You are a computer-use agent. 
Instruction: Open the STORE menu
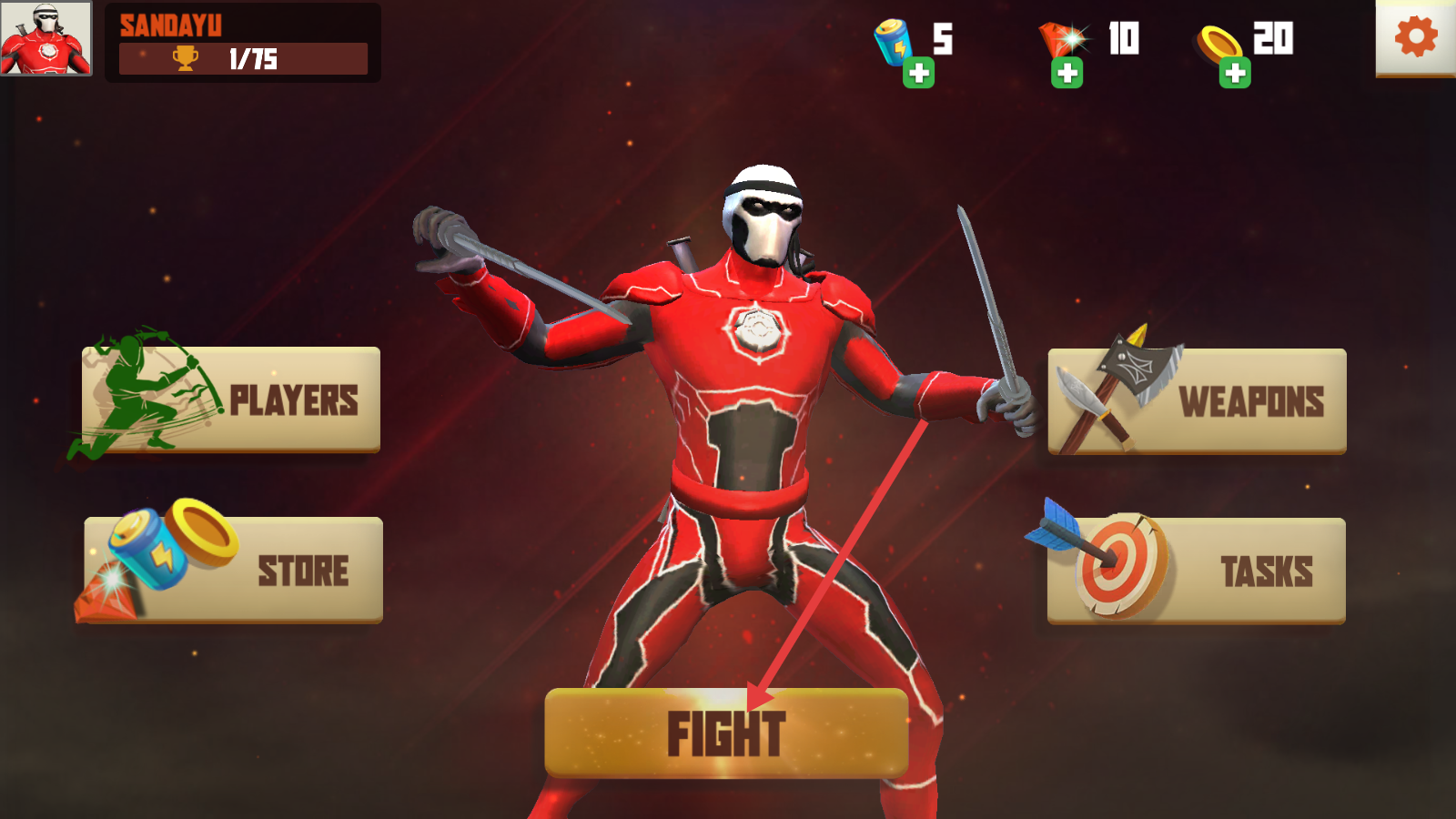pos(234,570)
